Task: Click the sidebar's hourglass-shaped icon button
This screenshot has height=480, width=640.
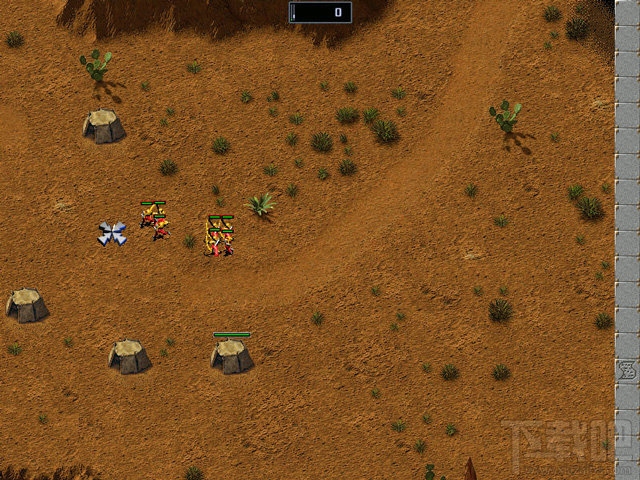Action: pyautogui.click(x=627, y=369)
